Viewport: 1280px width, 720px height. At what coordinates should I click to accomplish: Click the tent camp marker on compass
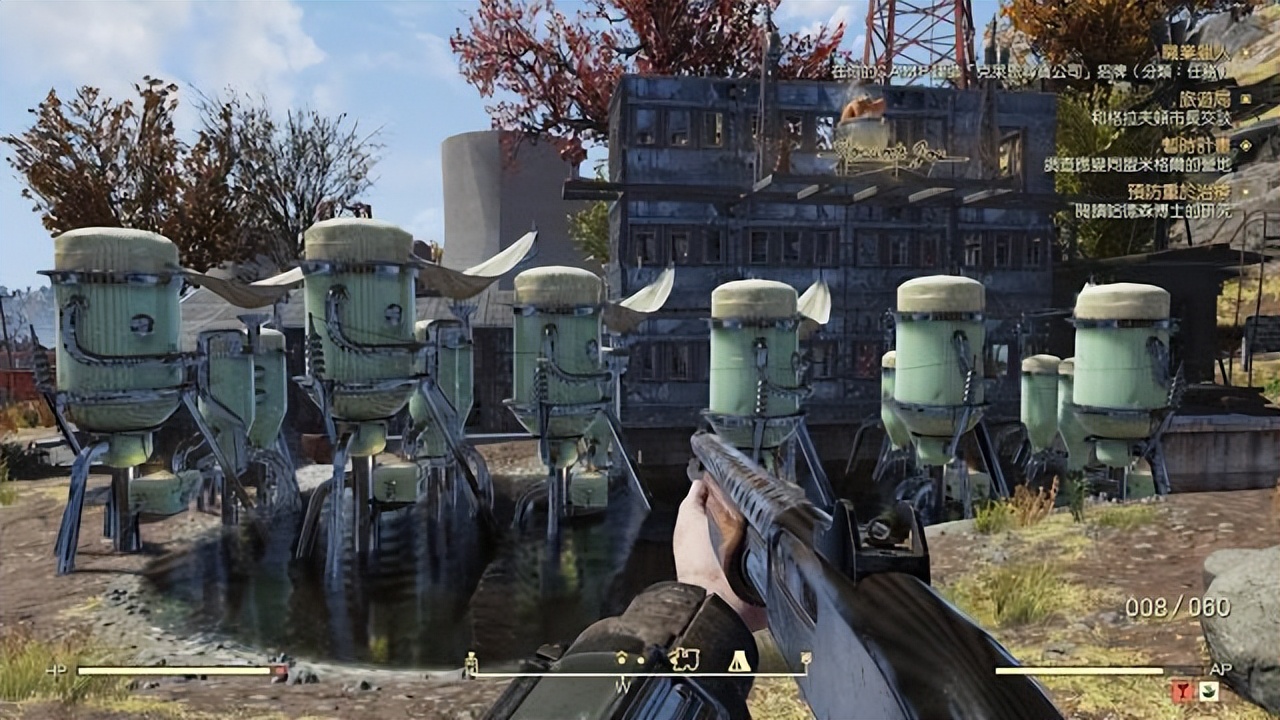739,659
